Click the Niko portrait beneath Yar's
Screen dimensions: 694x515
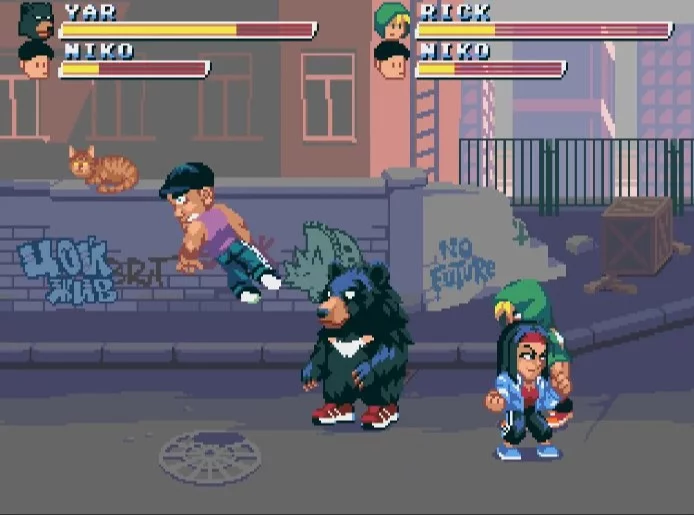pos(36,58)
